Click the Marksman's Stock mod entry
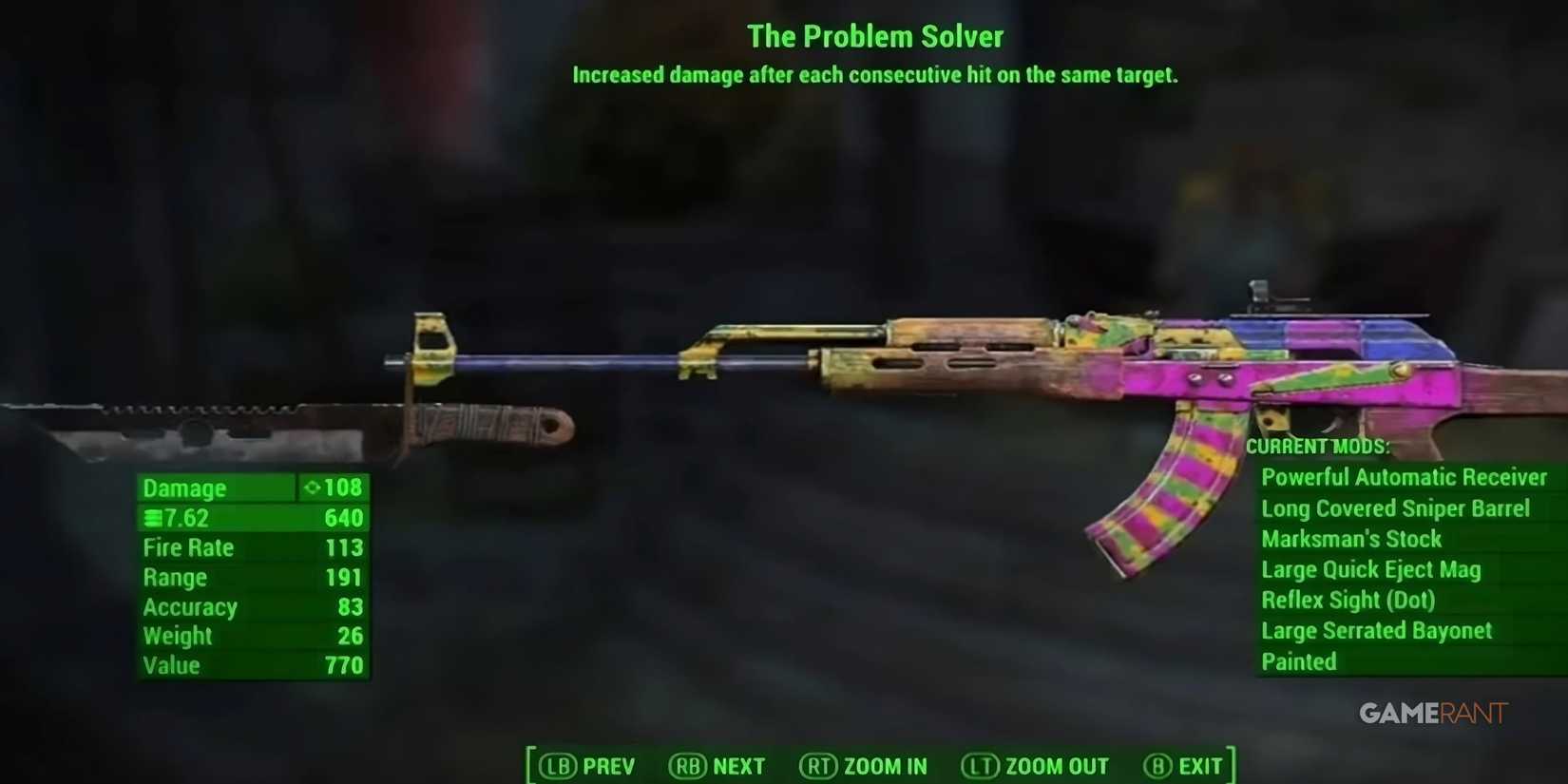 [x=1351, y=539]
